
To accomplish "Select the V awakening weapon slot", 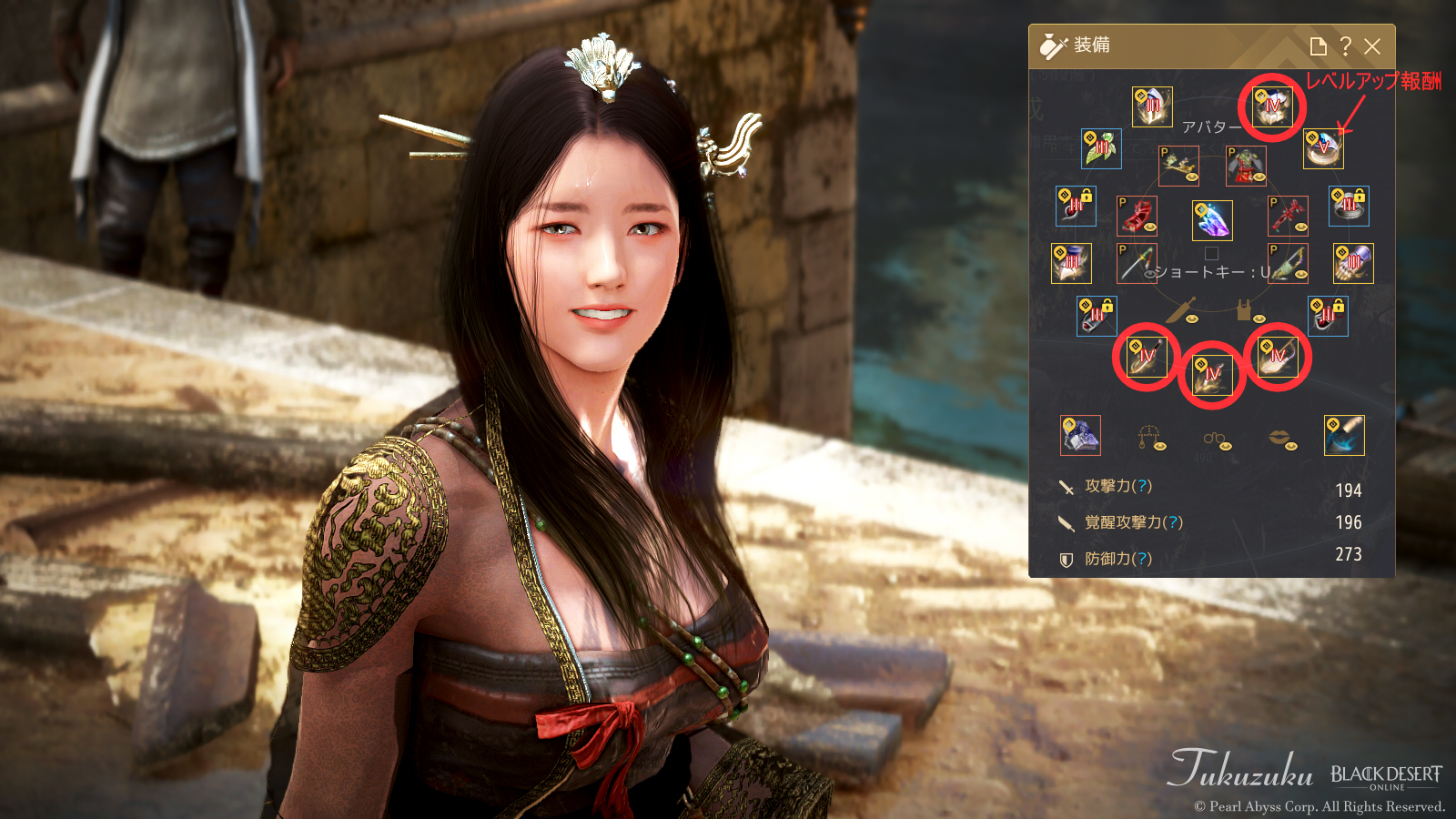I will click(x=1324, y=149).
